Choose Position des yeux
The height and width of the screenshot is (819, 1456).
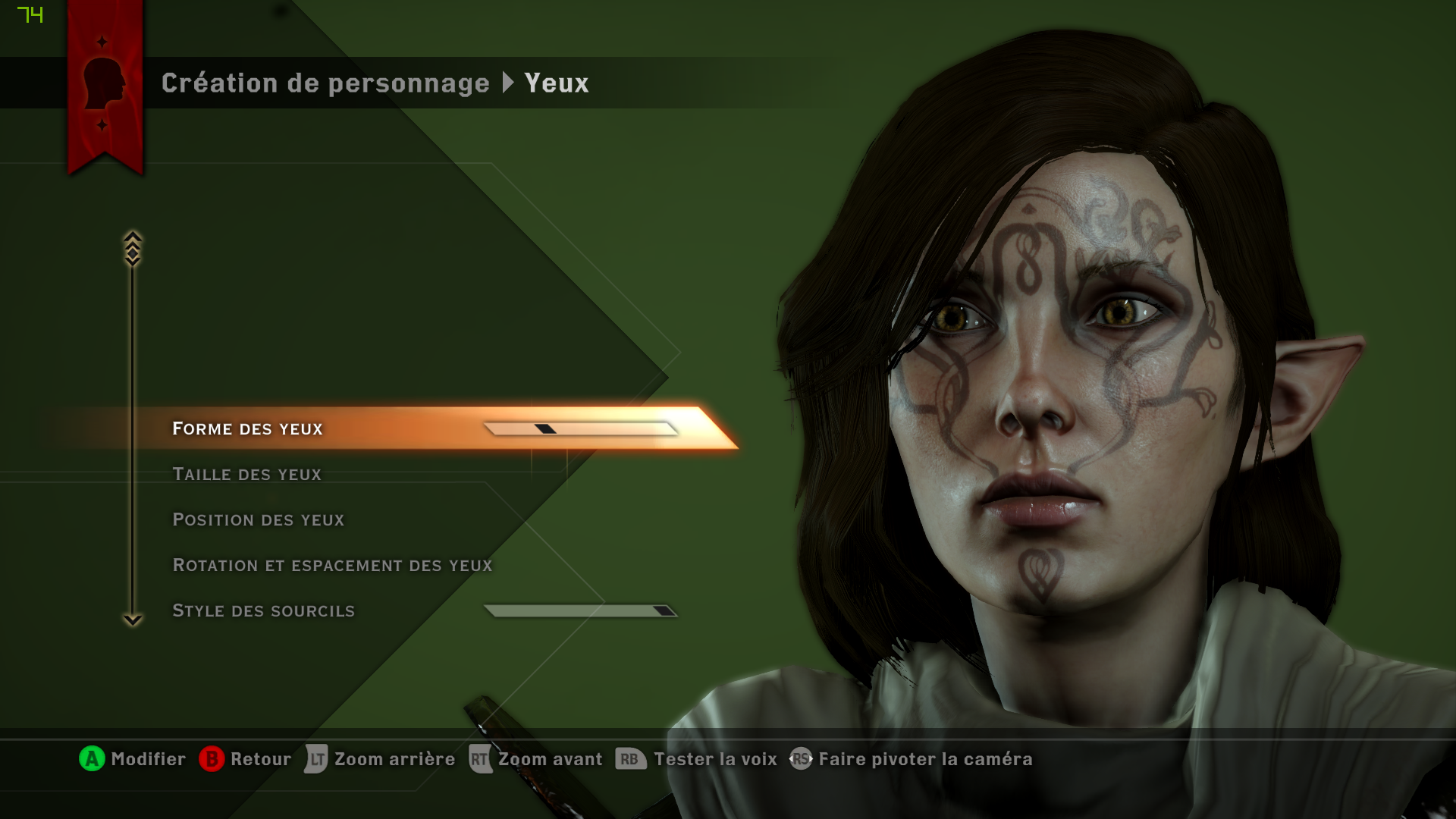pos(259,520)
